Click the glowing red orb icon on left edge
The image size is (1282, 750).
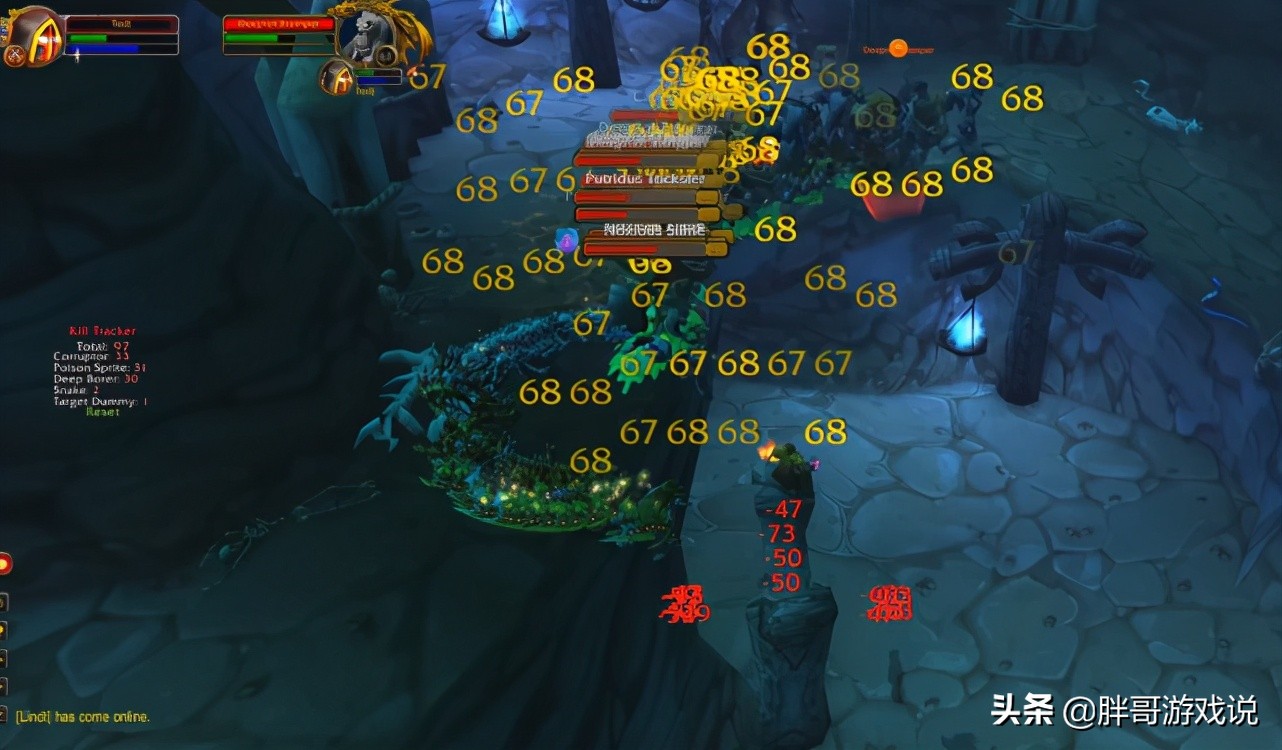pyautogui.click(x=5, y=563)
